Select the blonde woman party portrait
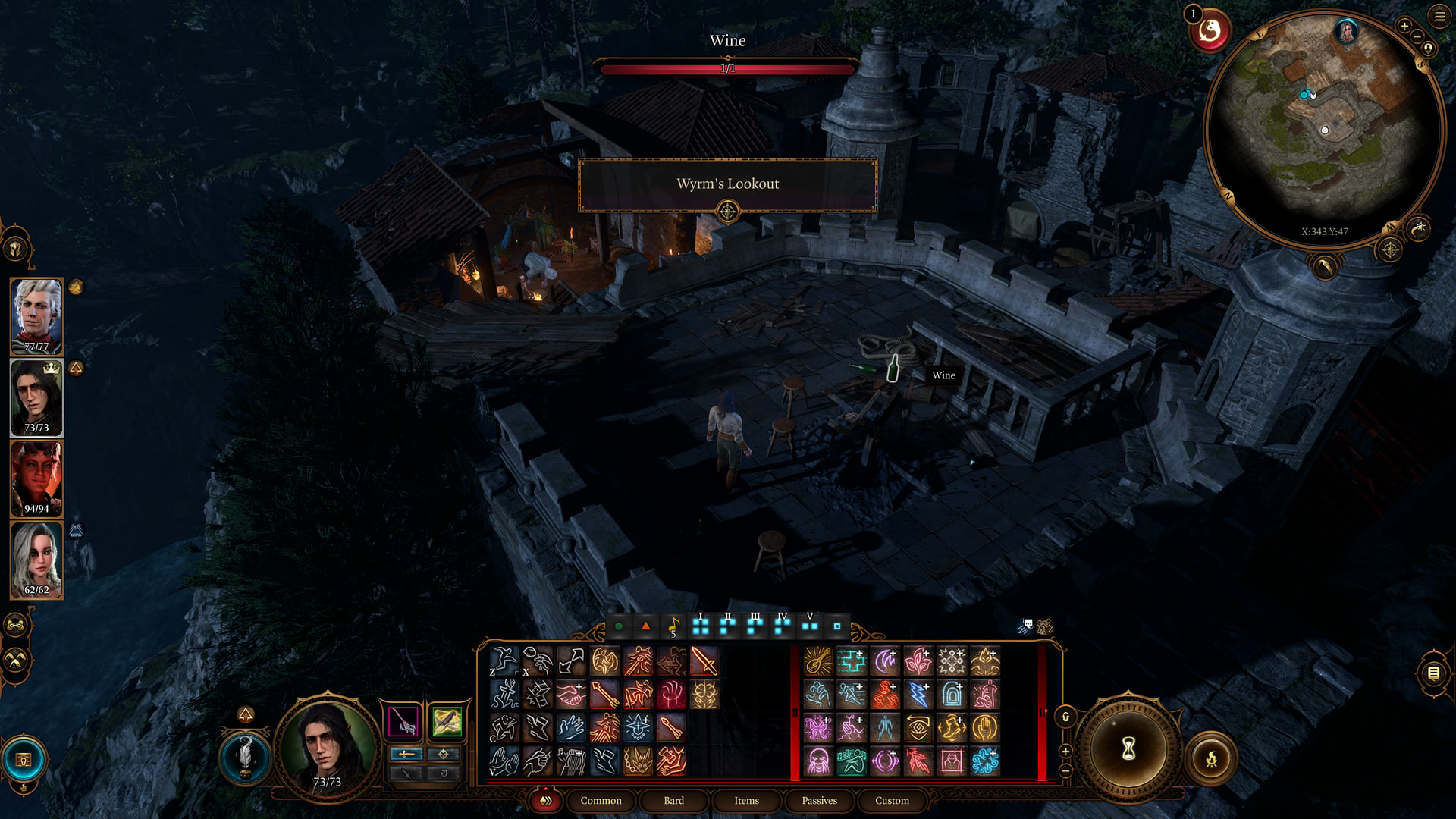Screen dimensions: 1456x819 point(36,560)
